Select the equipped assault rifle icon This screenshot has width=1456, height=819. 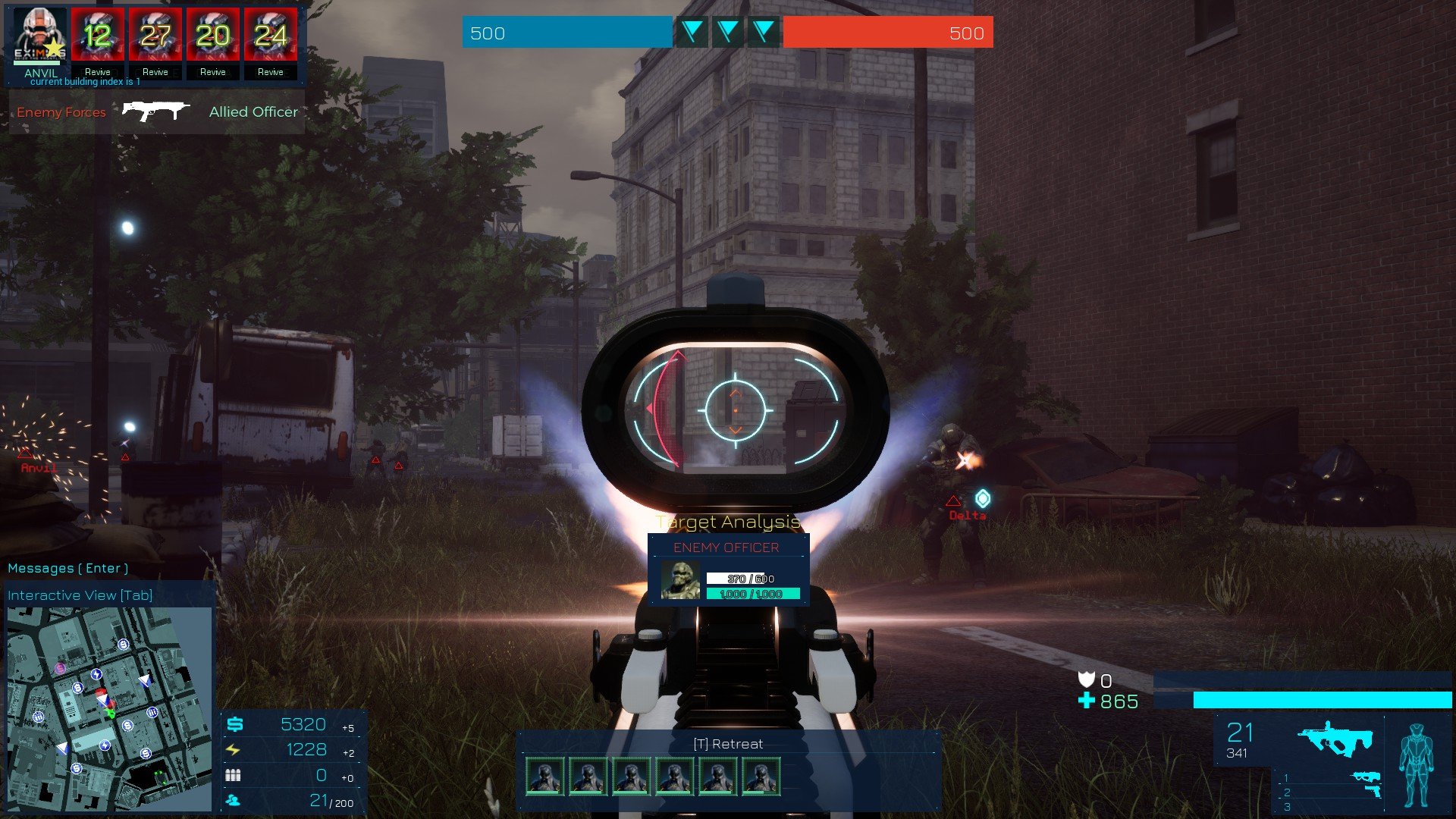(1335, 738)
